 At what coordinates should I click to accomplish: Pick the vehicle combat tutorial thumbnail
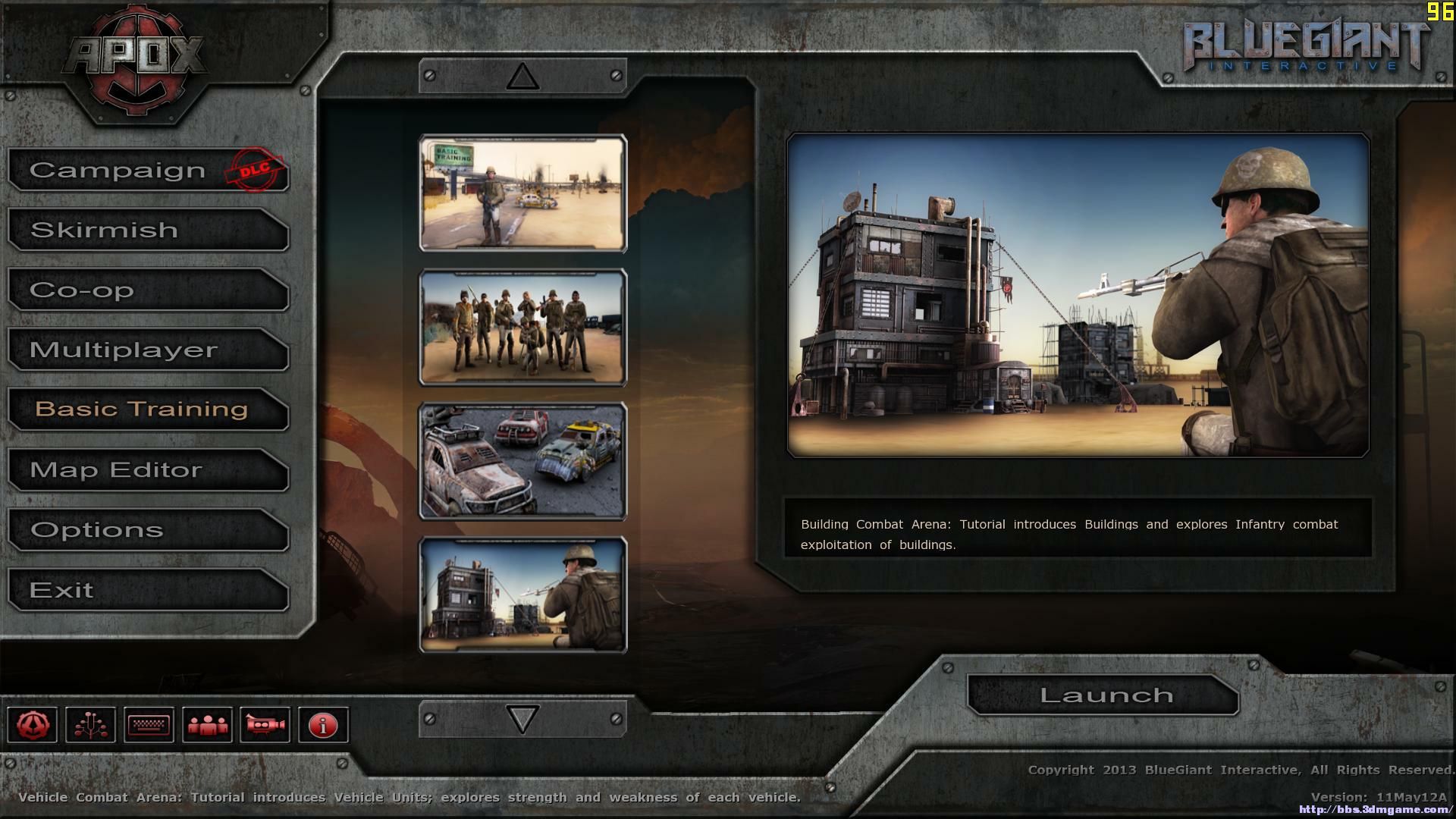[x=522, y=461]
